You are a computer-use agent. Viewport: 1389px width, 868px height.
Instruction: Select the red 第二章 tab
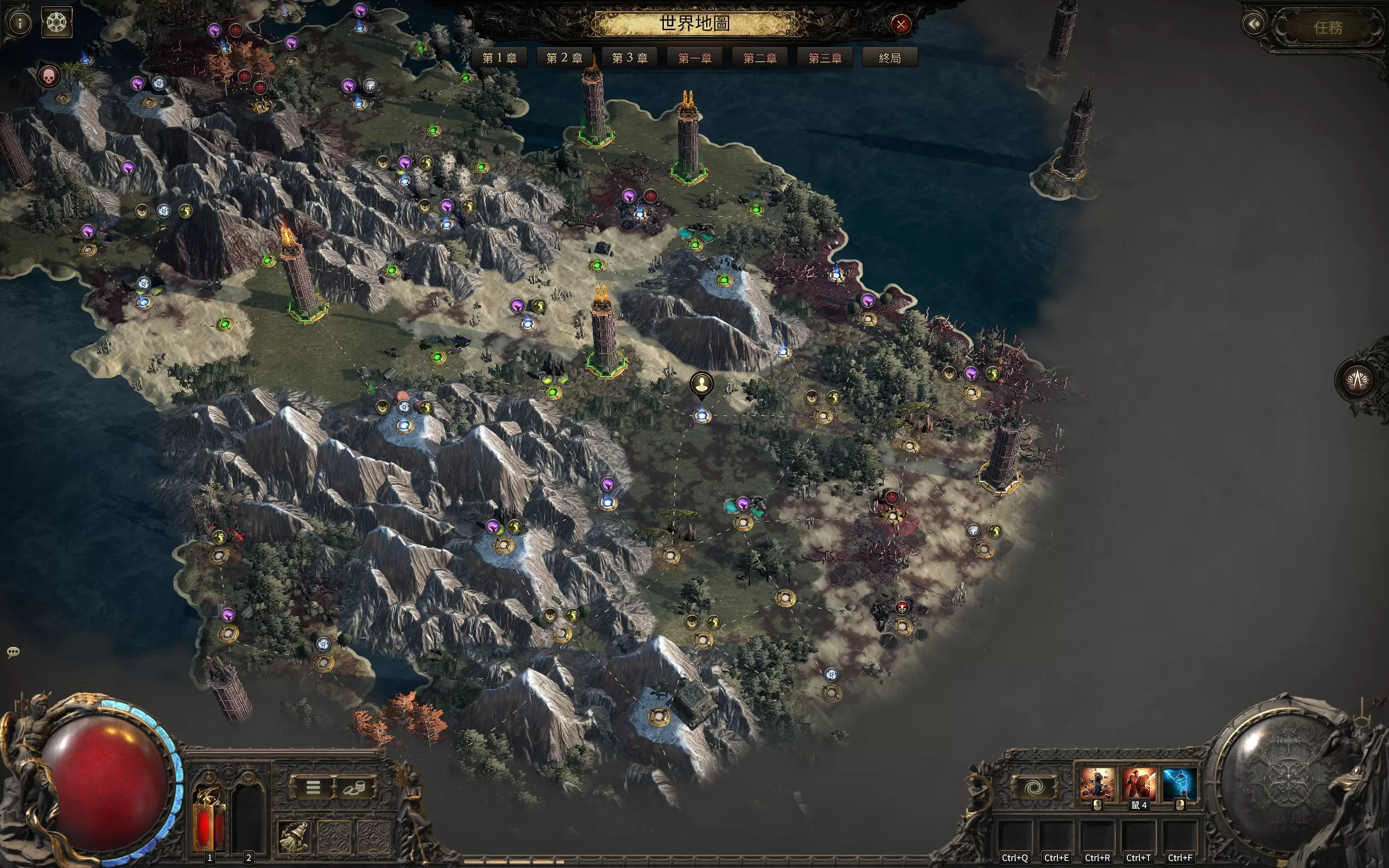pos(760,58)
